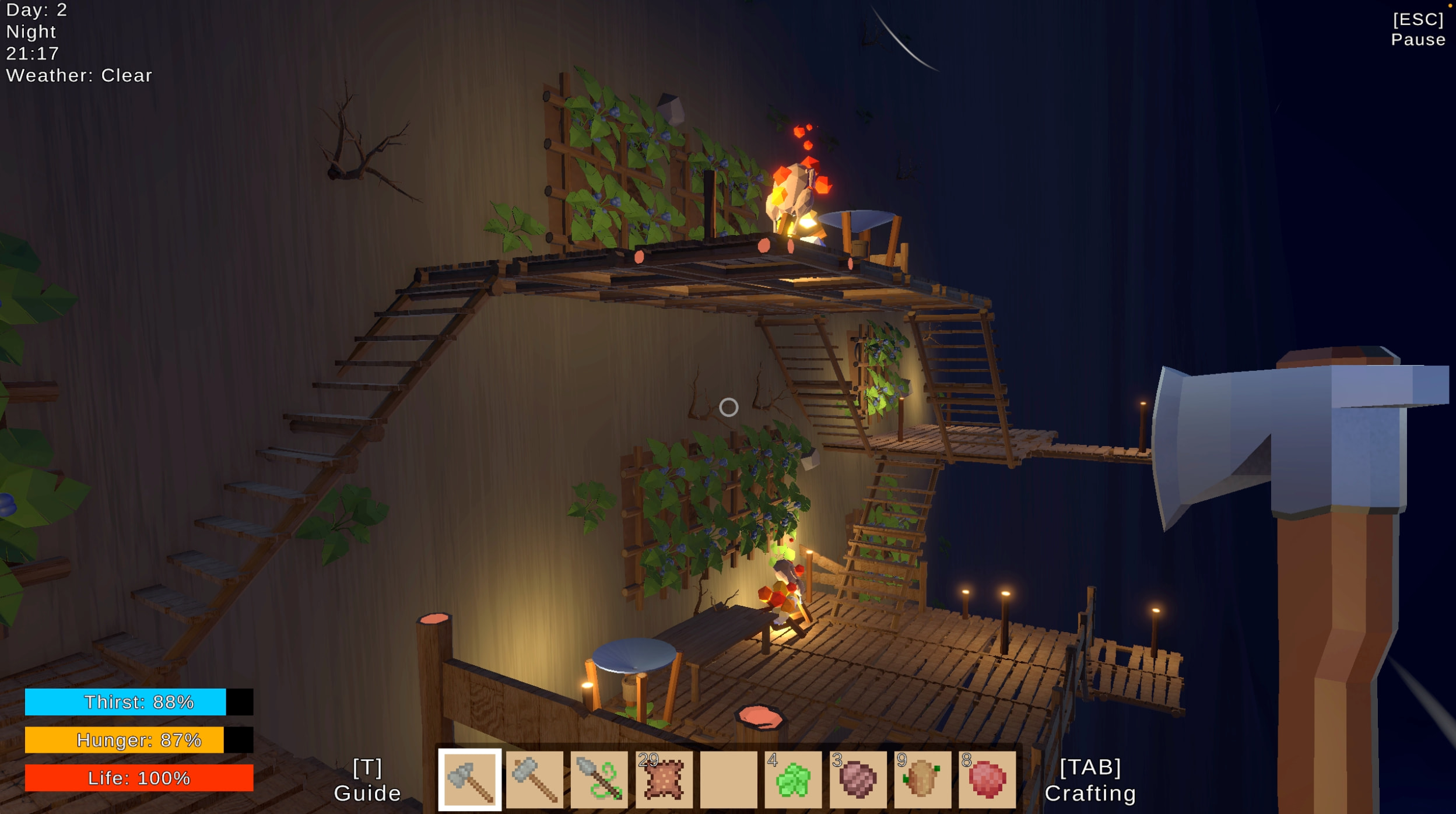The image size is (1456, 814).
Task: Open the Crafting menu
Action: point(1090,780)
